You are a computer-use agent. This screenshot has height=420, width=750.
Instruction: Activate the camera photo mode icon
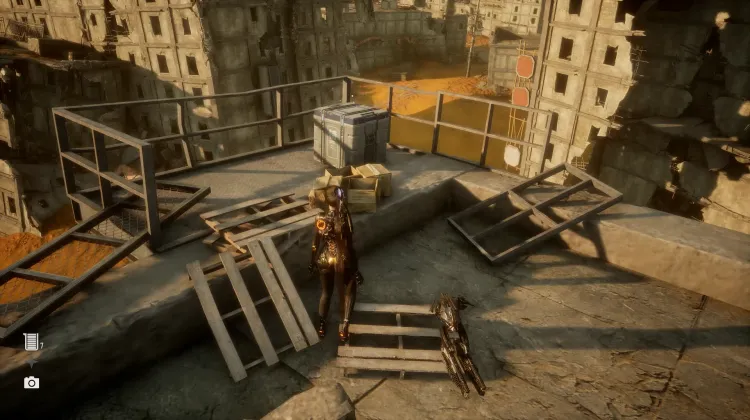(31, 382)
